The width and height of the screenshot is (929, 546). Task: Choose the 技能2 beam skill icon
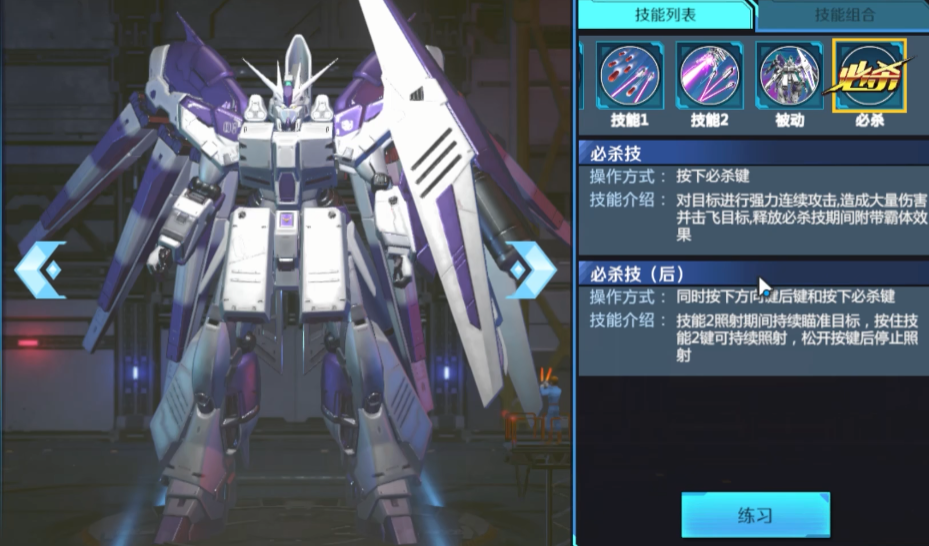709,76
